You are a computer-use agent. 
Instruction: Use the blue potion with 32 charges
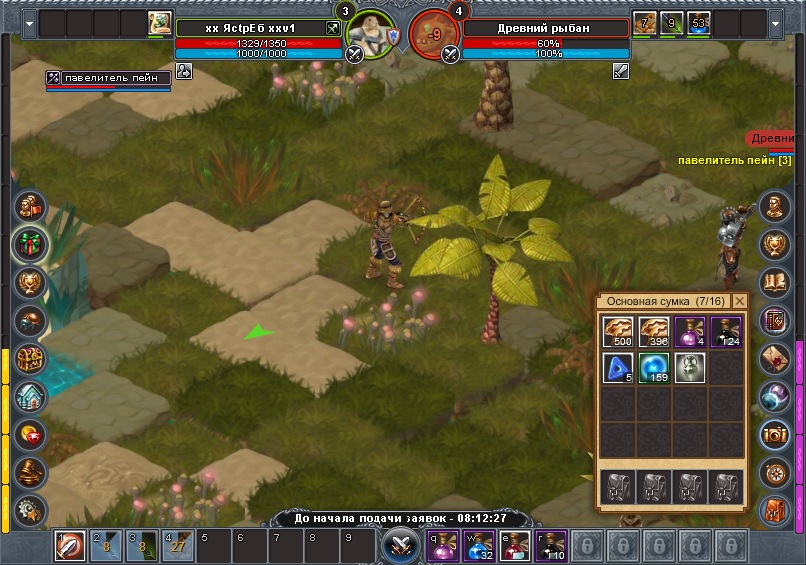pyautogui.click(x=480, y=546)
